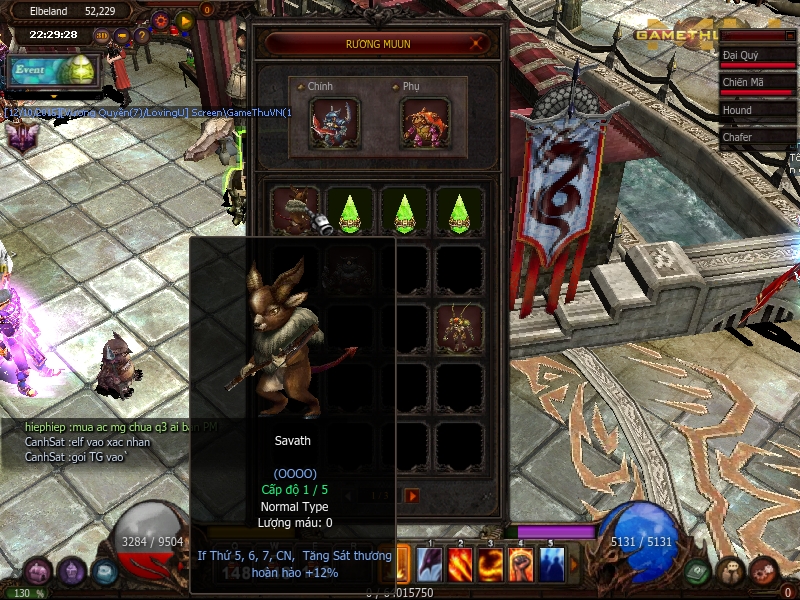The image size is (800, 600).
Task: Activate the flame swirl skill in slot 3
Action: point(491,564)
